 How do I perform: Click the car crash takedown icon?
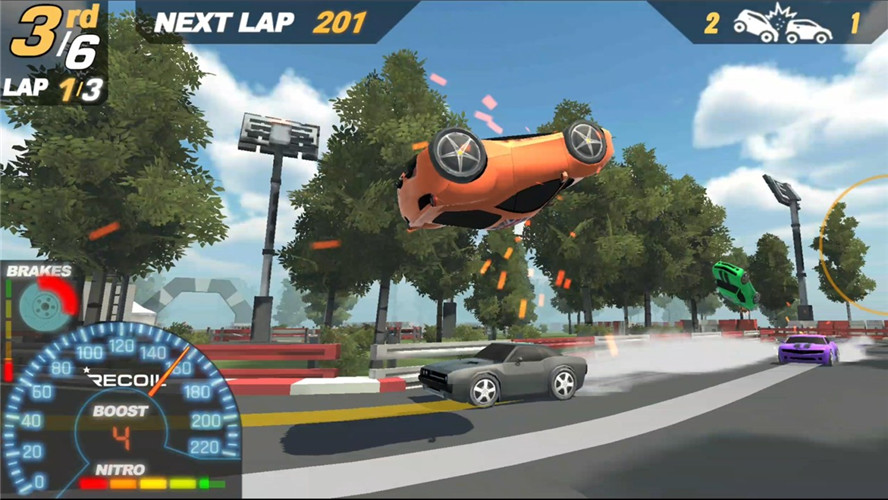point(782,25)
